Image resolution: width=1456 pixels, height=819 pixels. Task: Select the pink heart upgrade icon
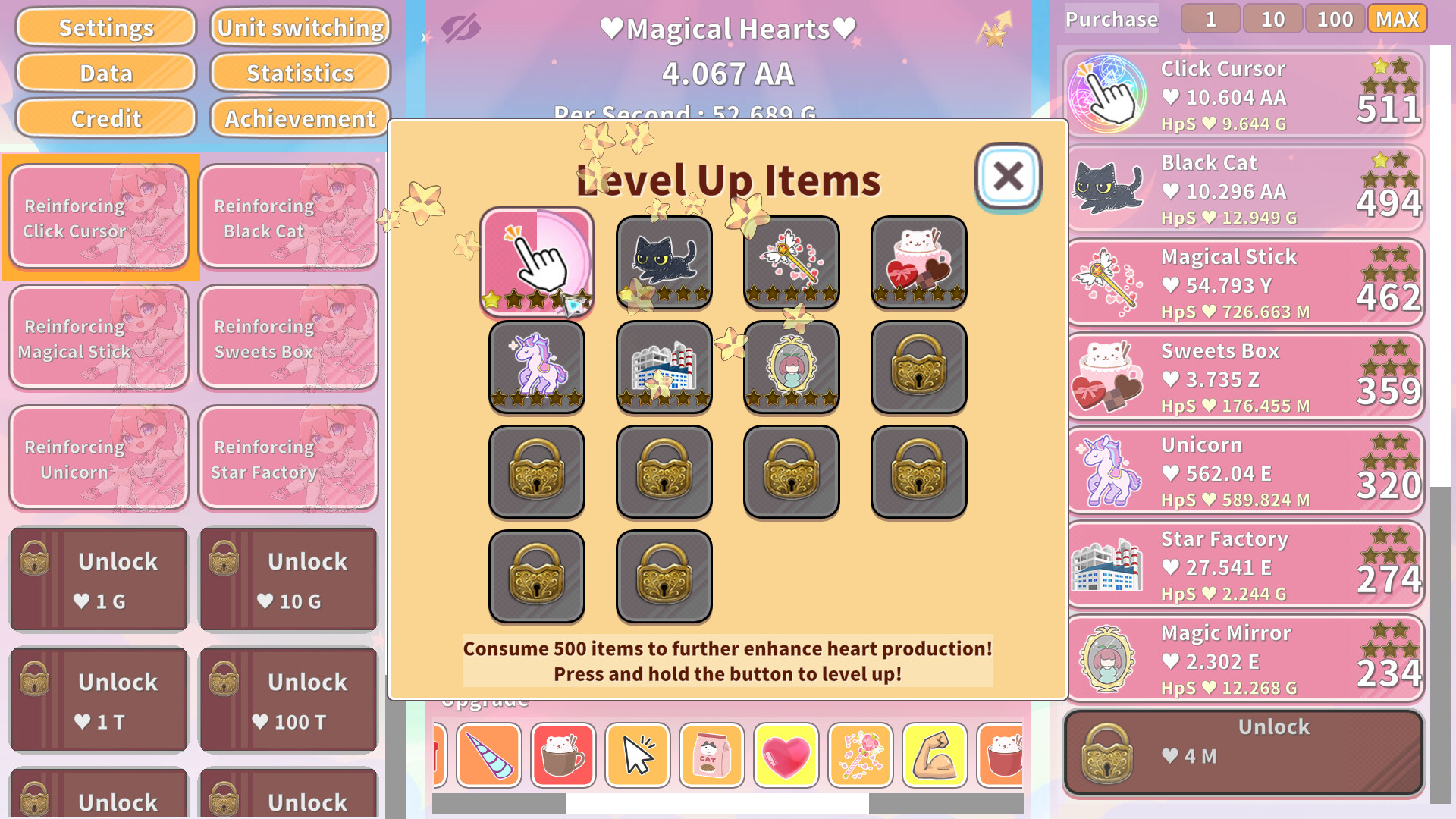pos(786,756)
